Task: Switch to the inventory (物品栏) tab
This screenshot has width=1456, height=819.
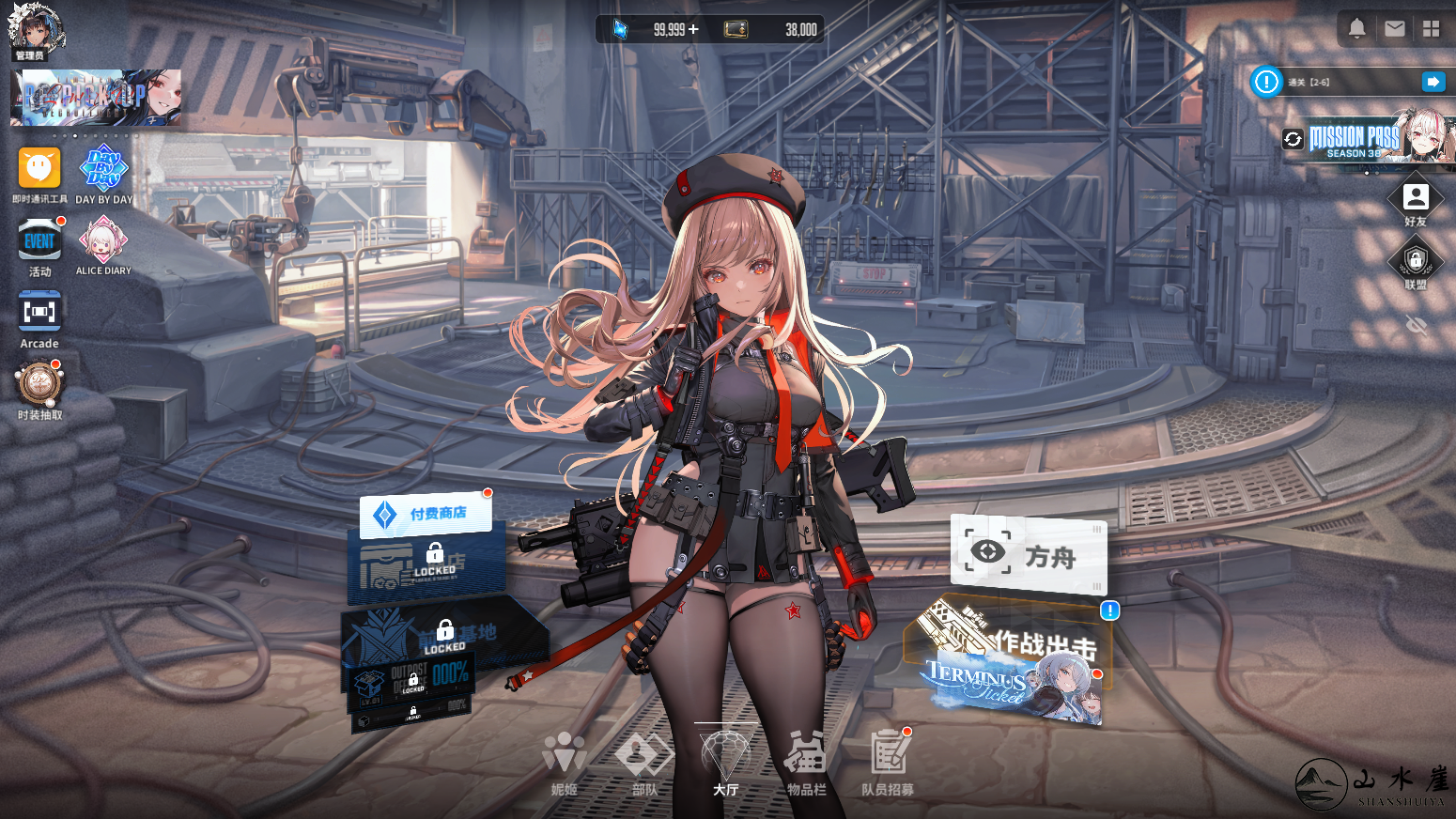Action: point(806,763)
